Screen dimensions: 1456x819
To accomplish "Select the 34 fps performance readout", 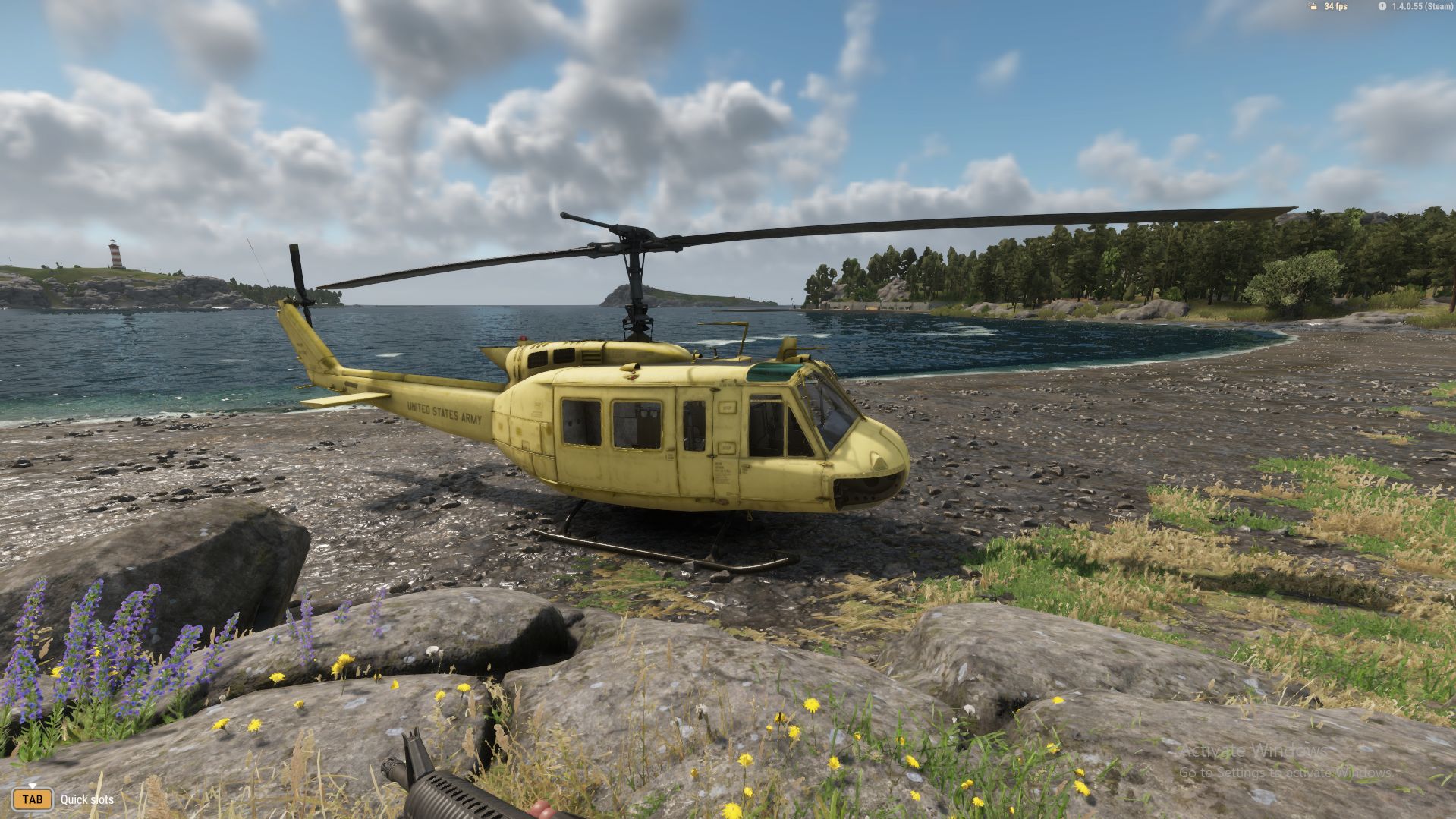I will [x=1335, y=6].
